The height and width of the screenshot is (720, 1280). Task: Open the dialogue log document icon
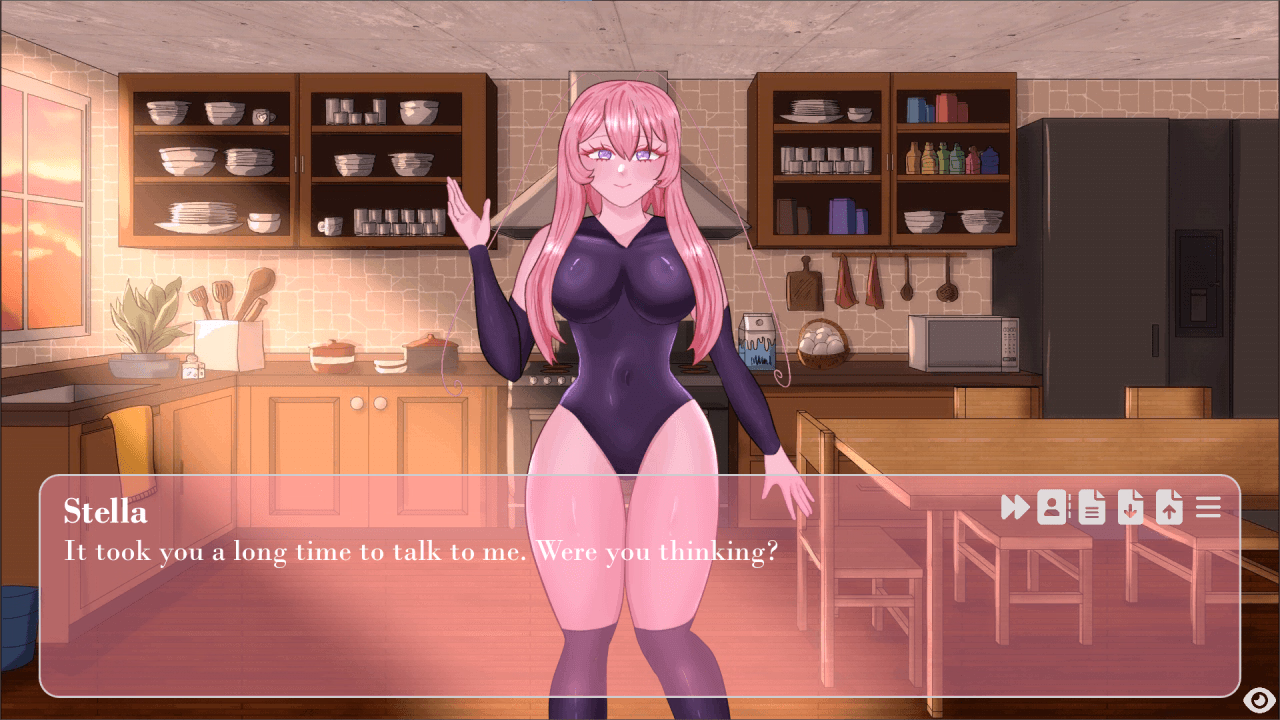(1091, 508)
